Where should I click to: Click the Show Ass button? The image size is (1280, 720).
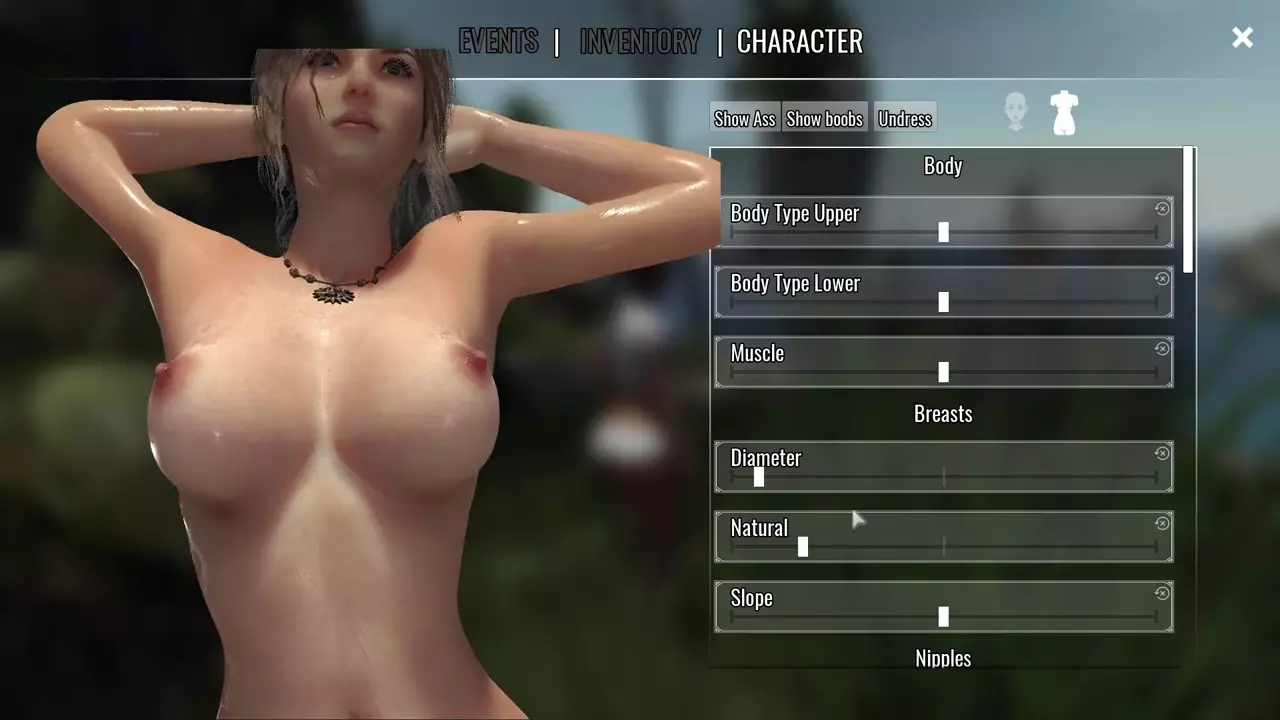point(745,118)
